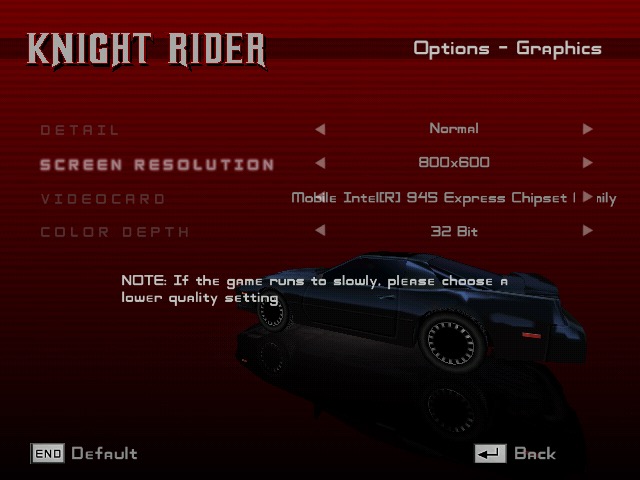Raise screen resolution with right arrow

pos(587,163)
